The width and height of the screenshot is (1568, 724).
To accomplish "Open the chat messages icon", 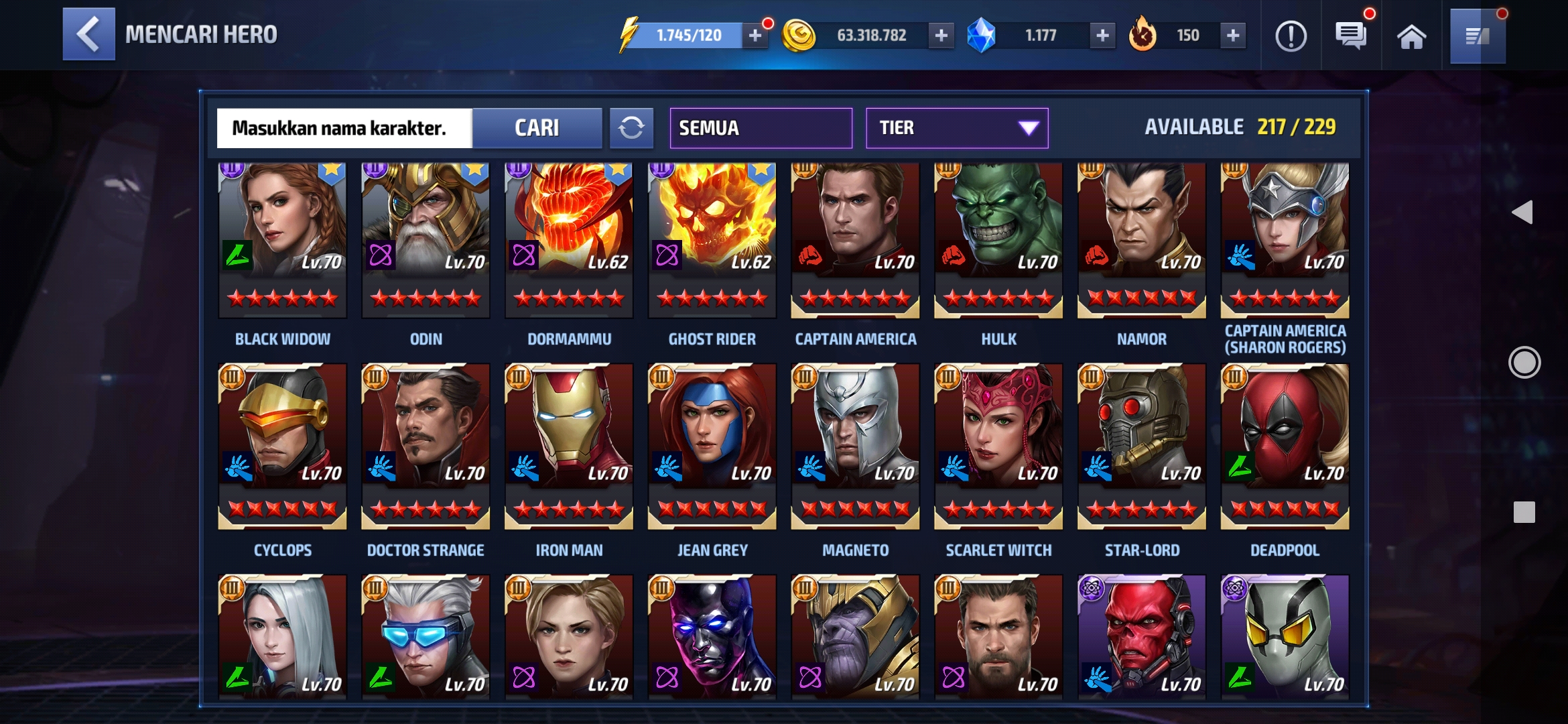I will coord(1351,36).
